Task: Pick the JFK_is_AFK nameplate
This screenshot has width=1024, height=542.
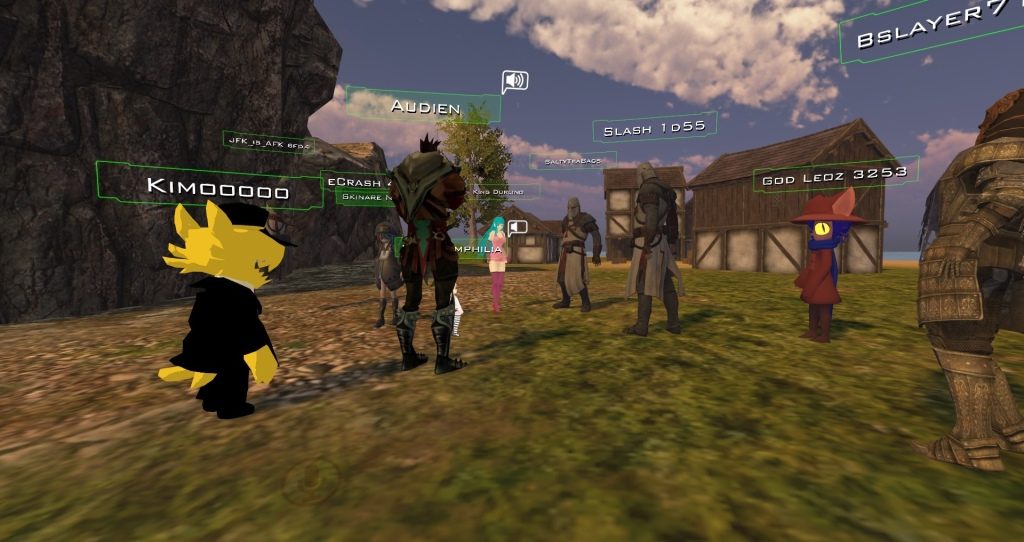Action: click(268, 143)
